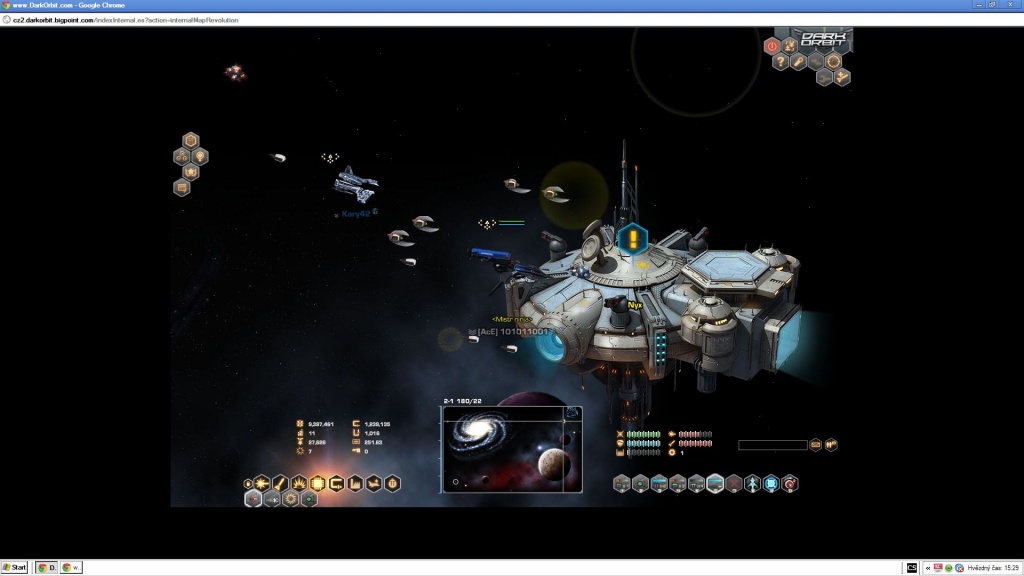The width and height of the screenshot is (1024, 576).
Task: Click the red power logout button
Action: coord(772,45)
